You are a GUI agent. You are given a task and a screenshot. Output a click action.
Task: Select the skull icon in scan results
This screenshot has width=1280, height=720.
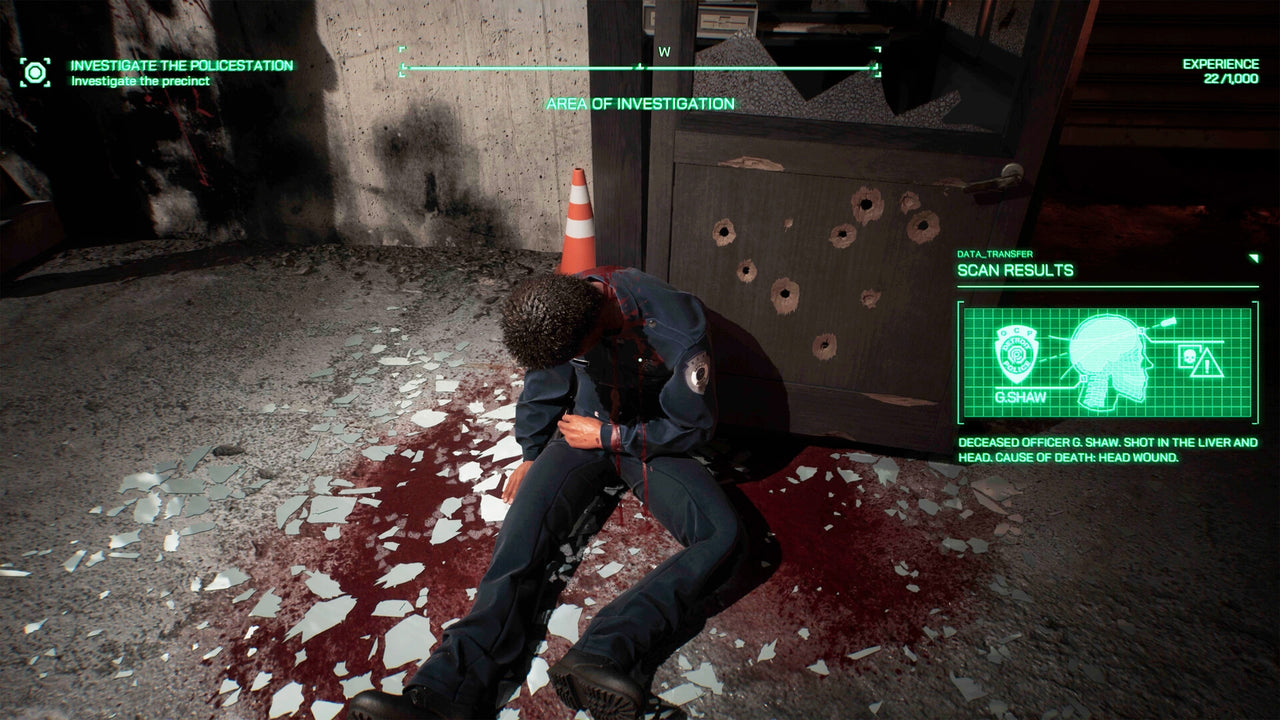[1189, 358]
